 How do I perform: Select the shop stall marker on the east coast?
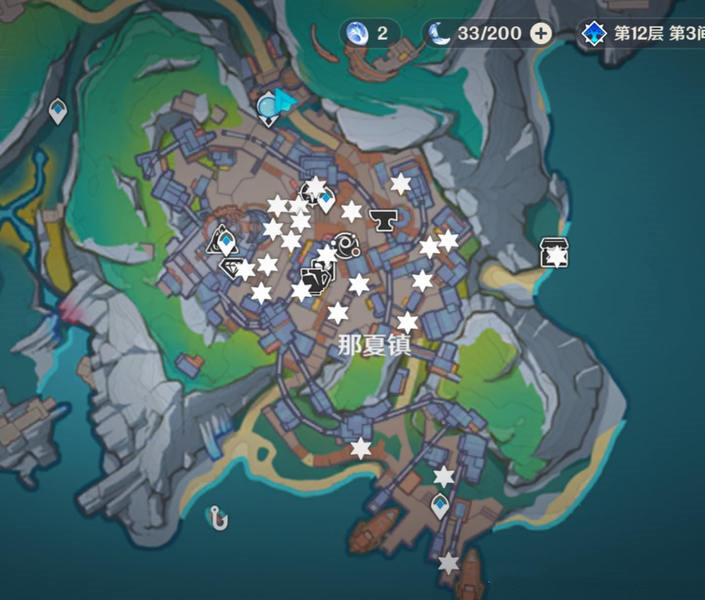pyautogui.click(x=554, y=252)
